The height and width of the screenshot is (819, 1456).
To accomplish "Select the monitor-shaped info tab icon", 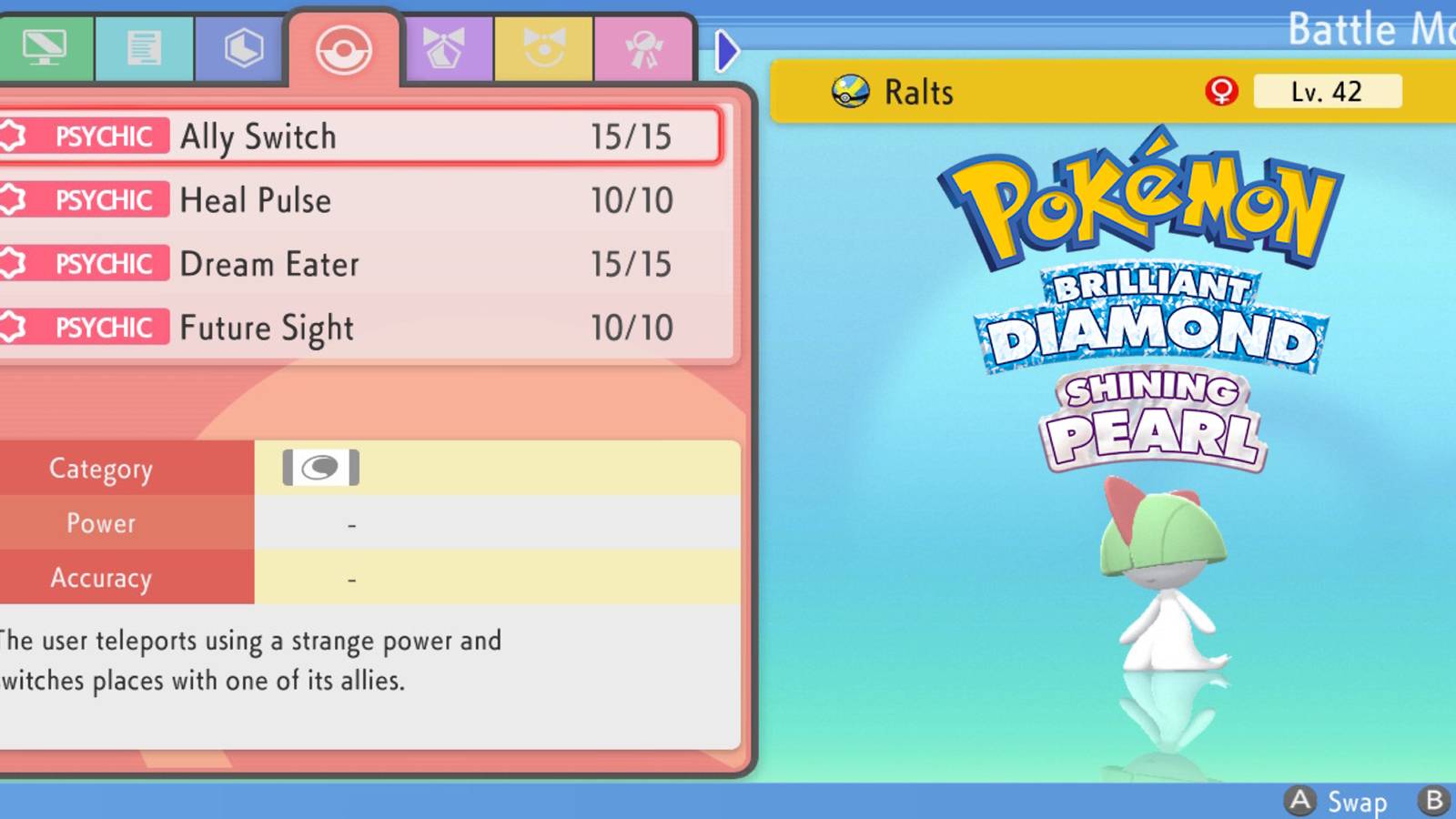I will (x=45, y=46).
